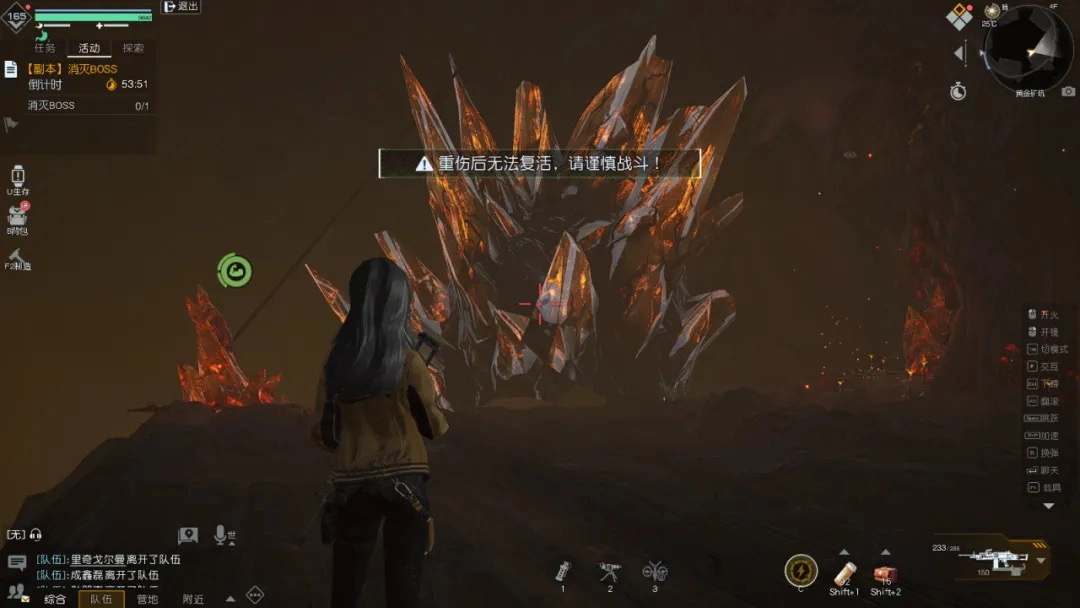Click the document icon beside the quest tracker

tap(11, 69)
